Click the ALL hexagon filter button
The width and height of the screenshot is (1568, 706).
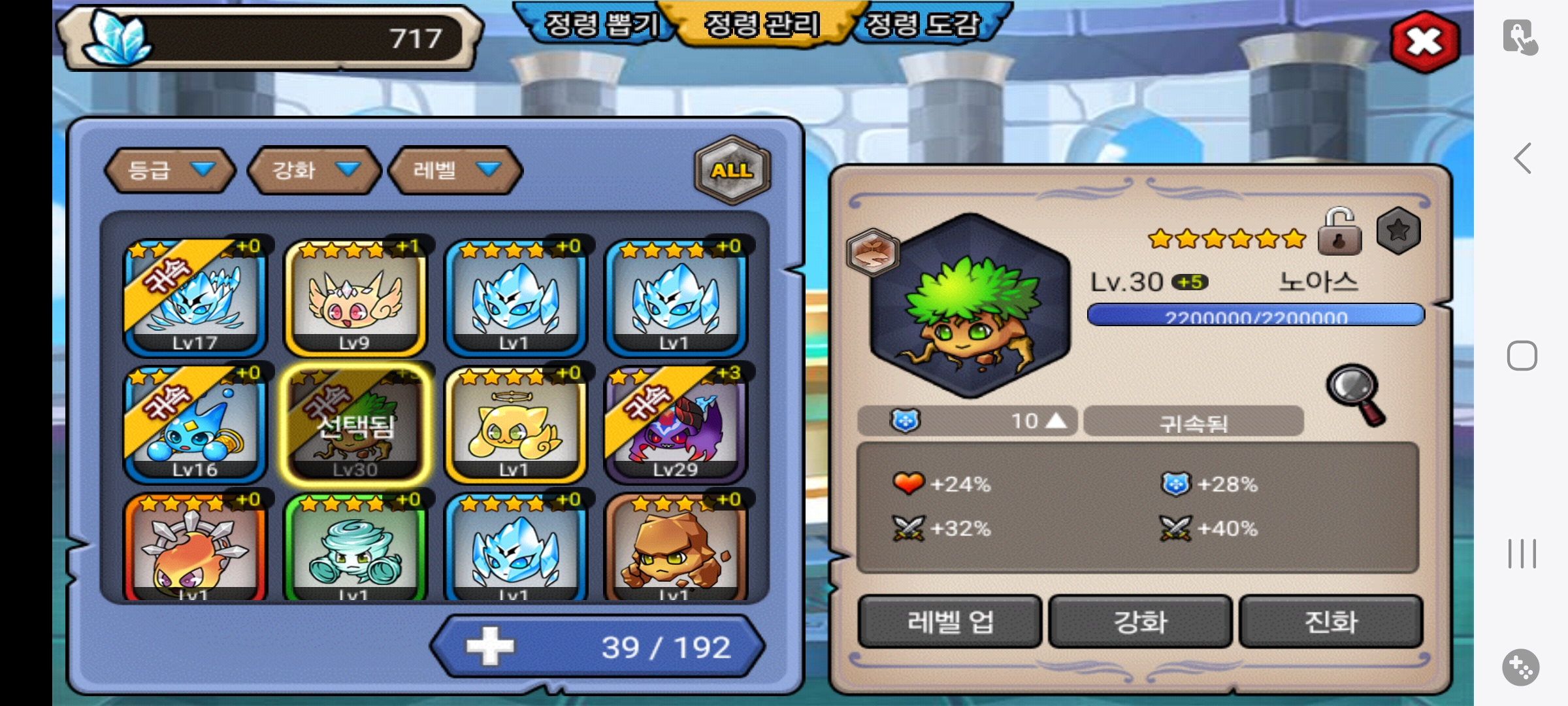tap(732, 170)
